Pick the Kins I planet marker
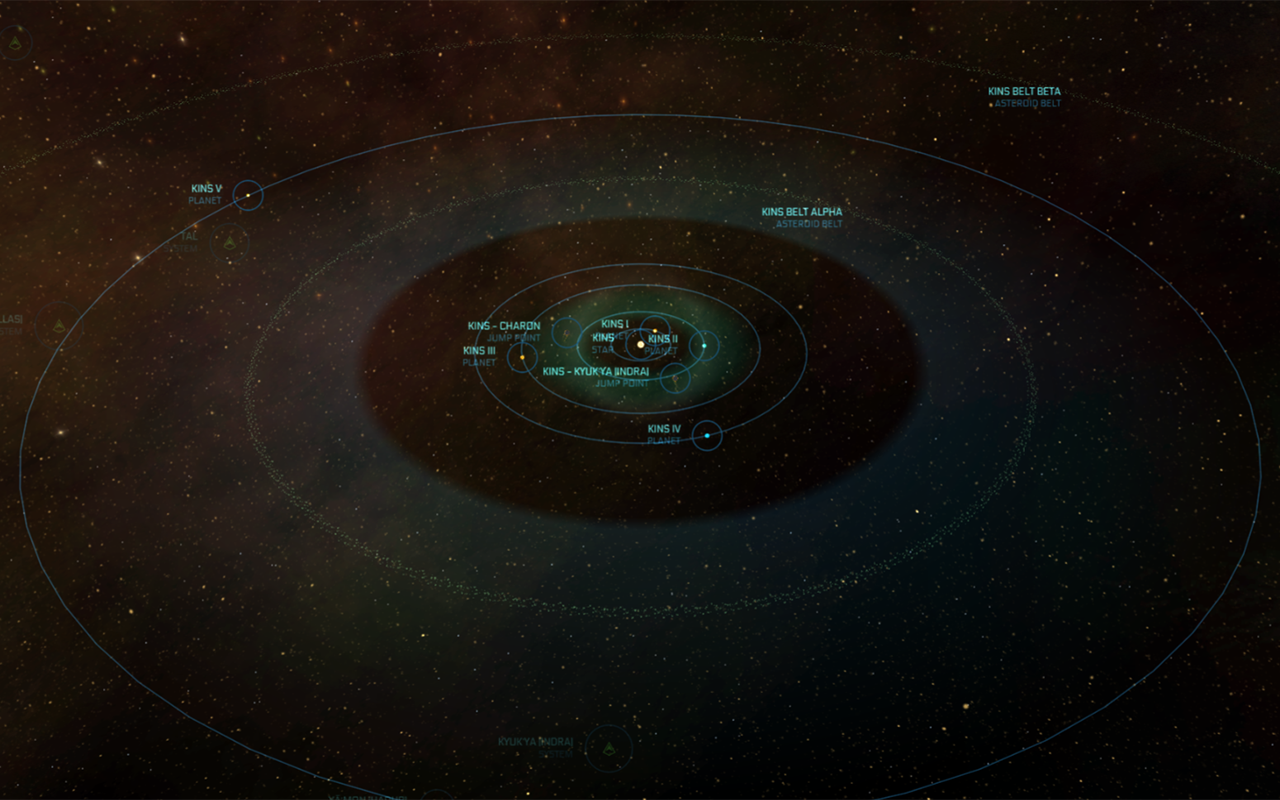 pos(655,330)
